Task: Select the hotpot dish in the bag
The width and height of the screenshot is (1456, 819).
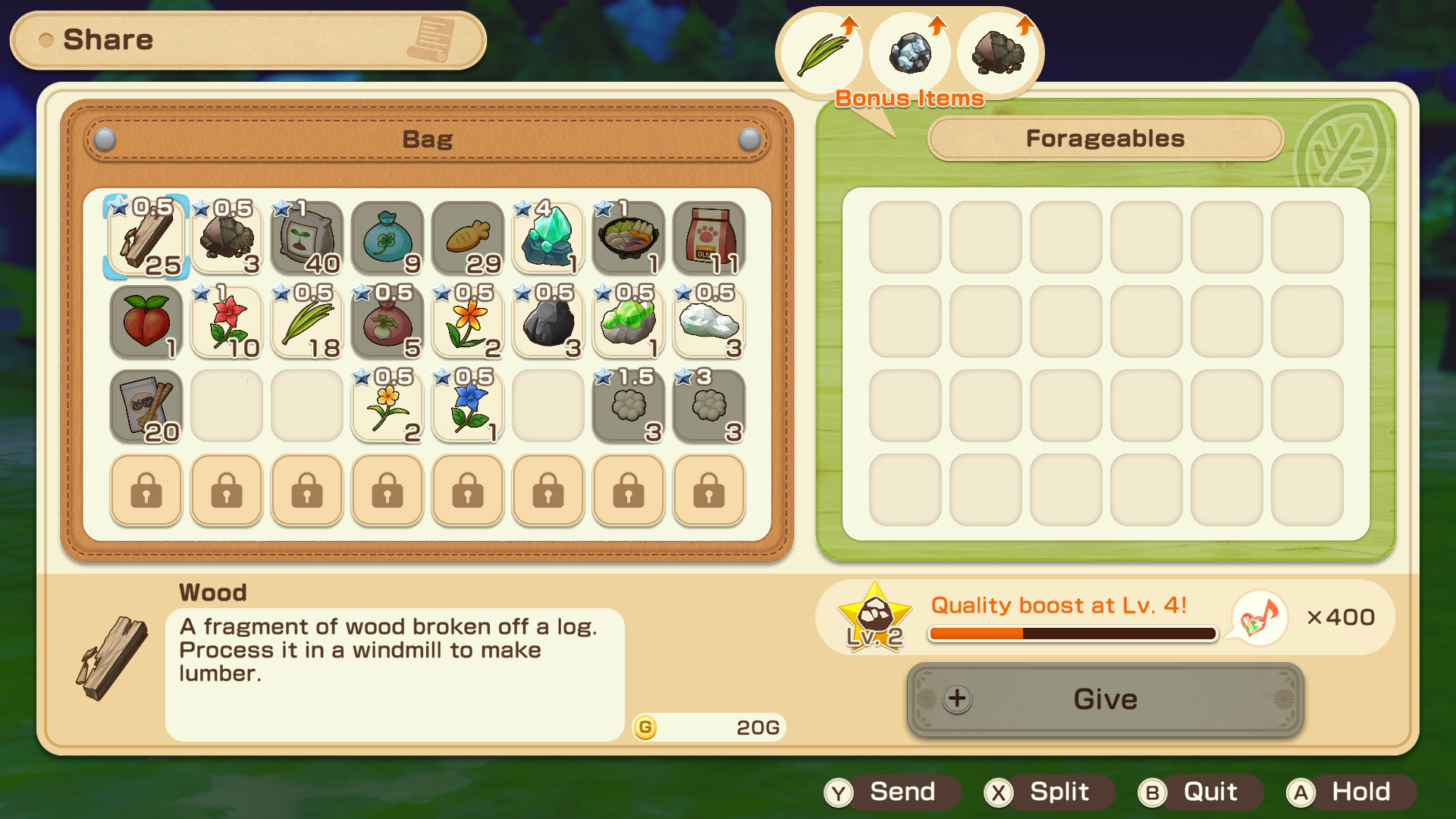Action: point(628,239)
